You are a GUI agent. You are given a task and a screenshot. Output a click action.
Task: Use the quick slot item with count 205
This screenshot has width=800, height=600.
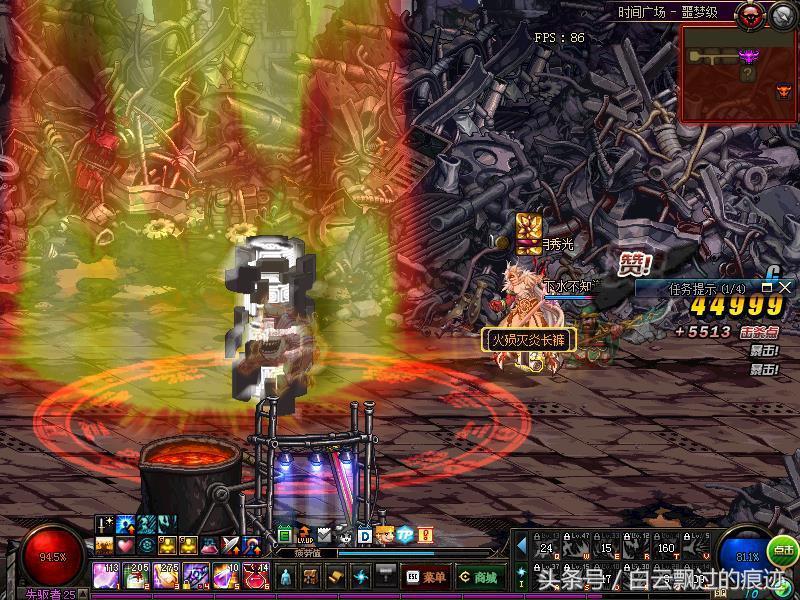[x=136, y=577]
